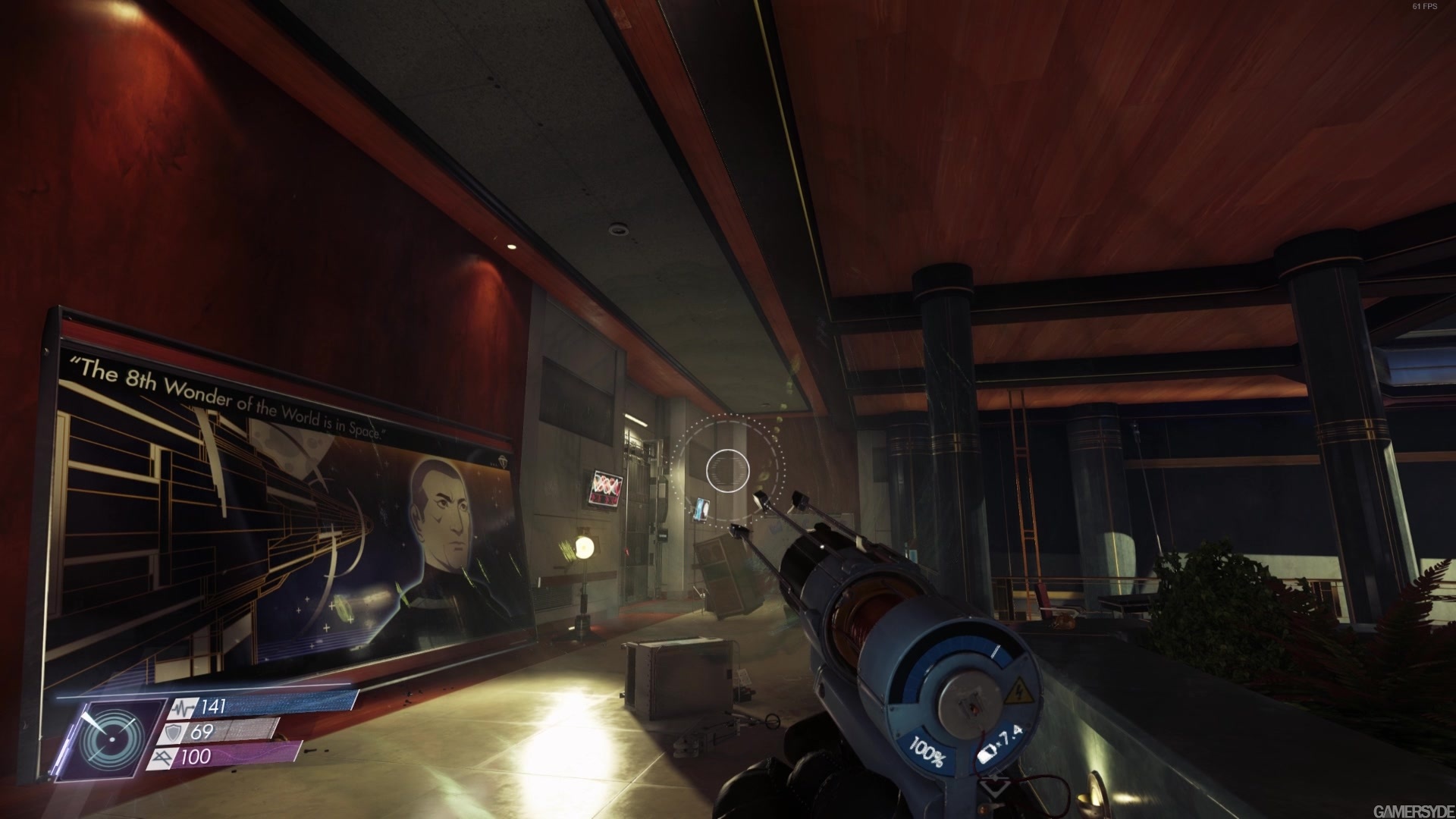
Task: Click the electrical hazard triangle on the GLOO cannon
Action: (x=1019, y=692)
